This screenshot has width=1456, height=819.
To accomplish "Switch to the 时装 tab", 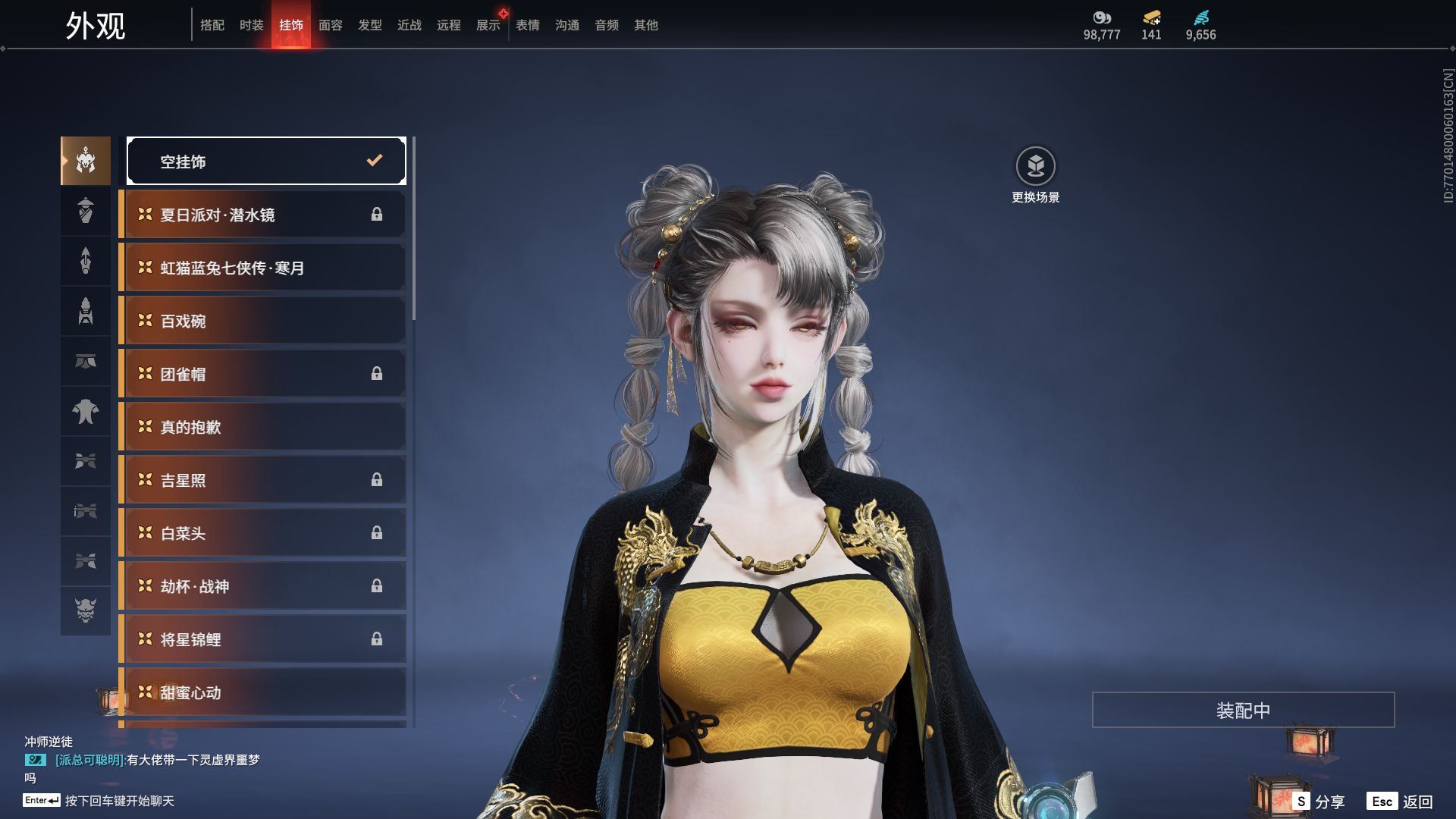I will 251,25.
